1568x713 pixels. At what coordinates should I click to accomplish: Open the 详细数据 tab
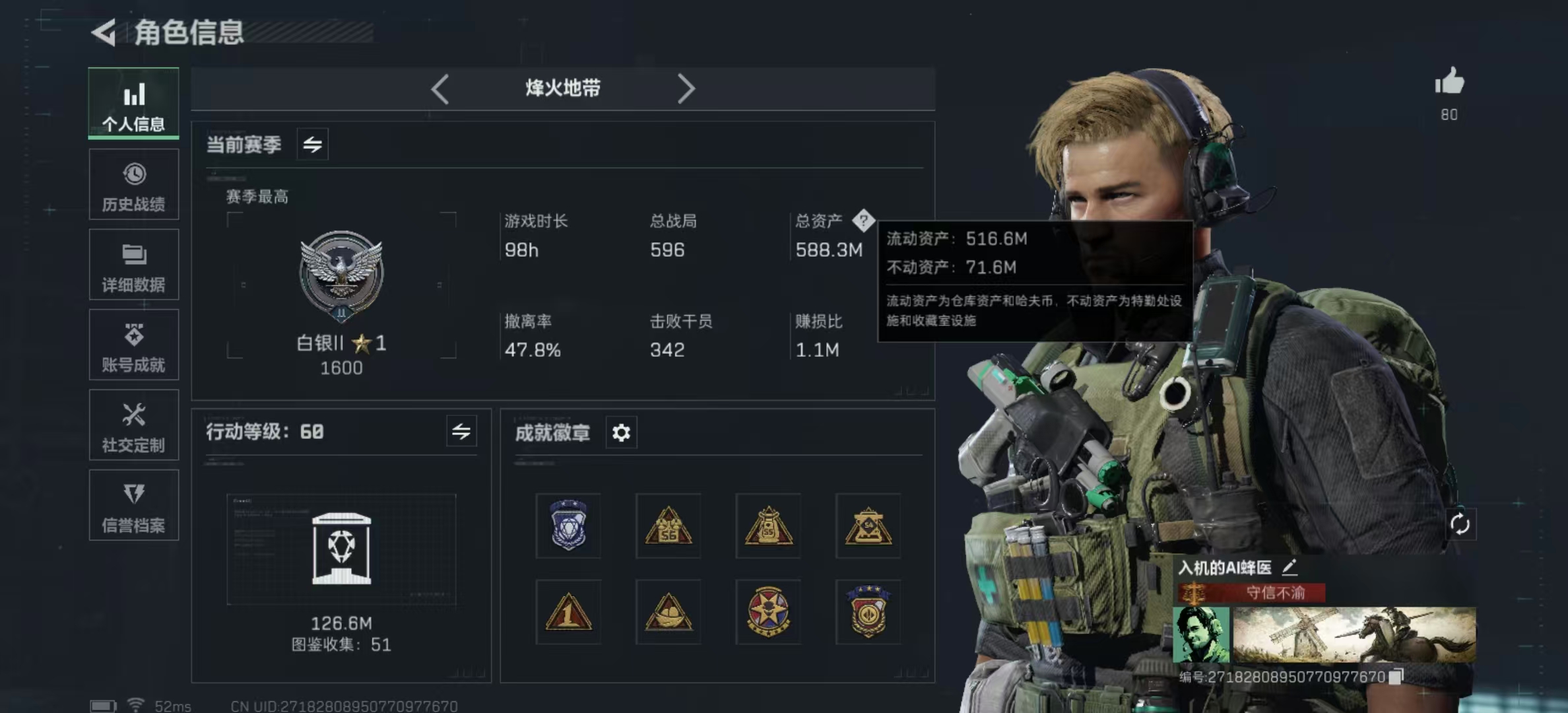pos(133,265)
